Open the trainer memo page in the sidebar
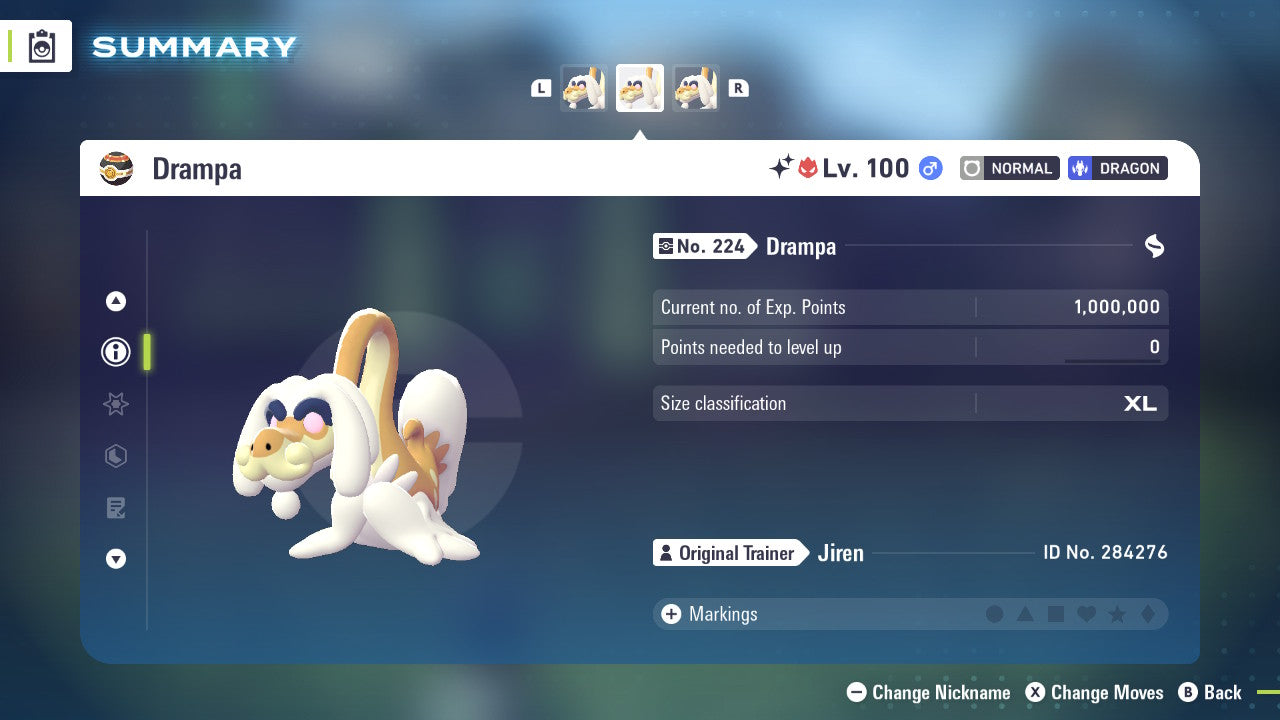1280x720 pixels. click(x=116, y=508)
